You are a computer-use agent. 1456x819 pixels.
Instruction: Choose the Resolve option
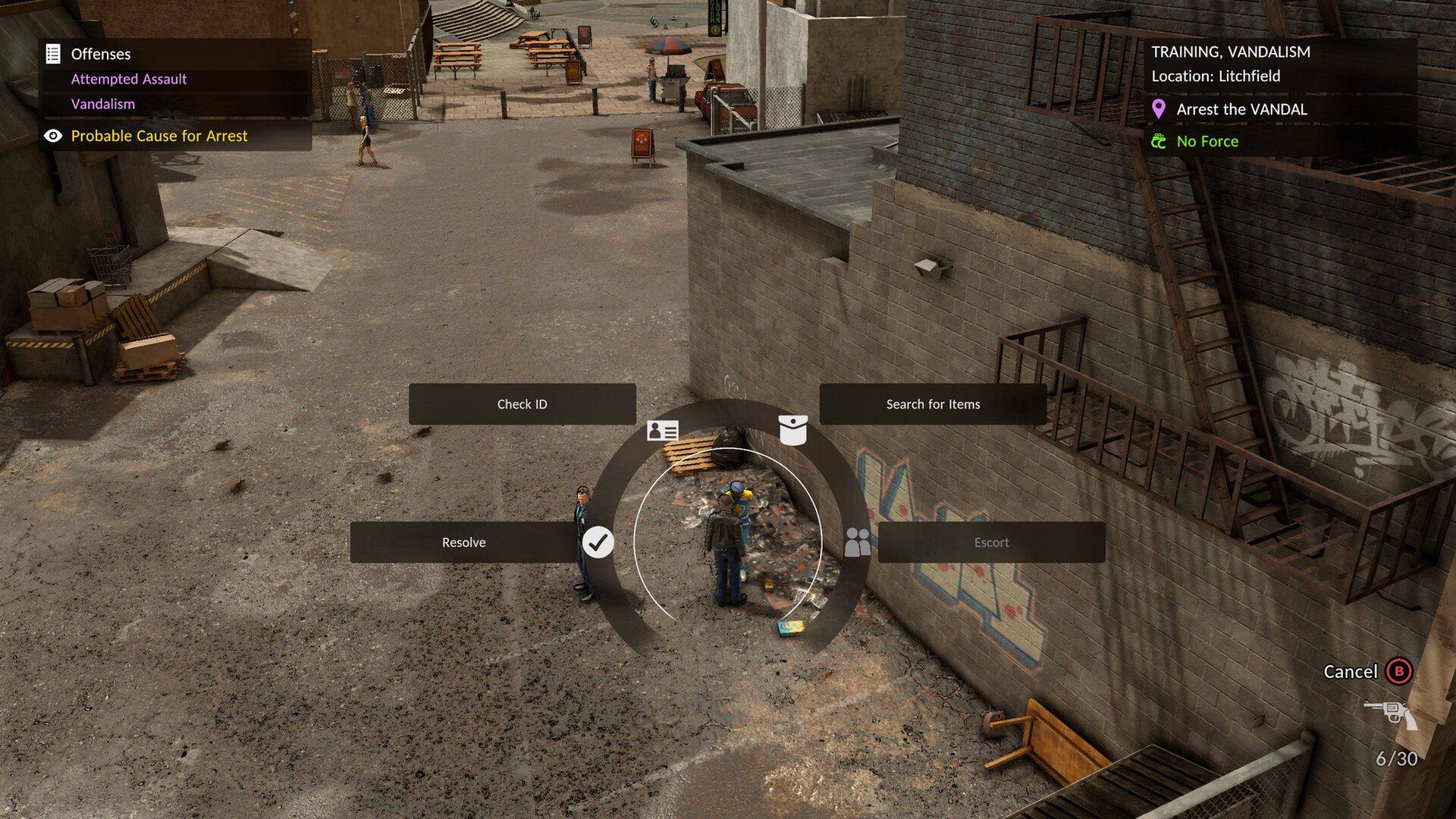point(464,542)
